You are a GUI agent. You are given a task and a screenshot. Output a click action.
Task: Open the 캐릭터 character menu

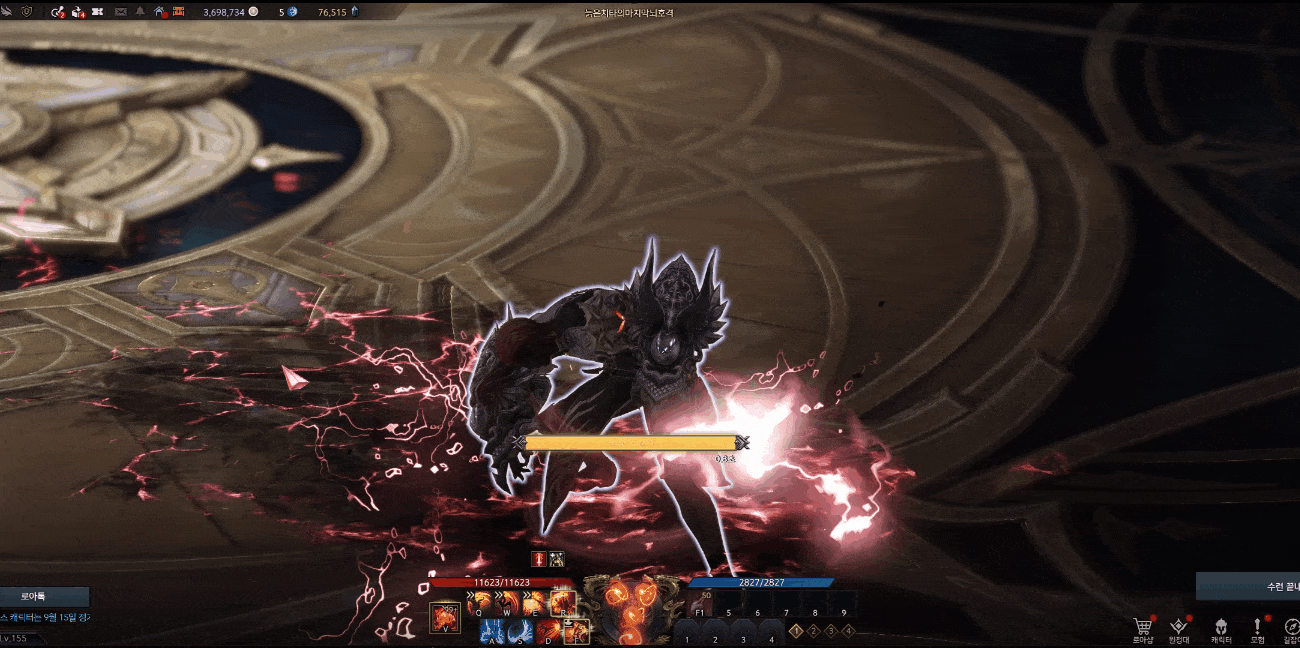coord(1220,628)
